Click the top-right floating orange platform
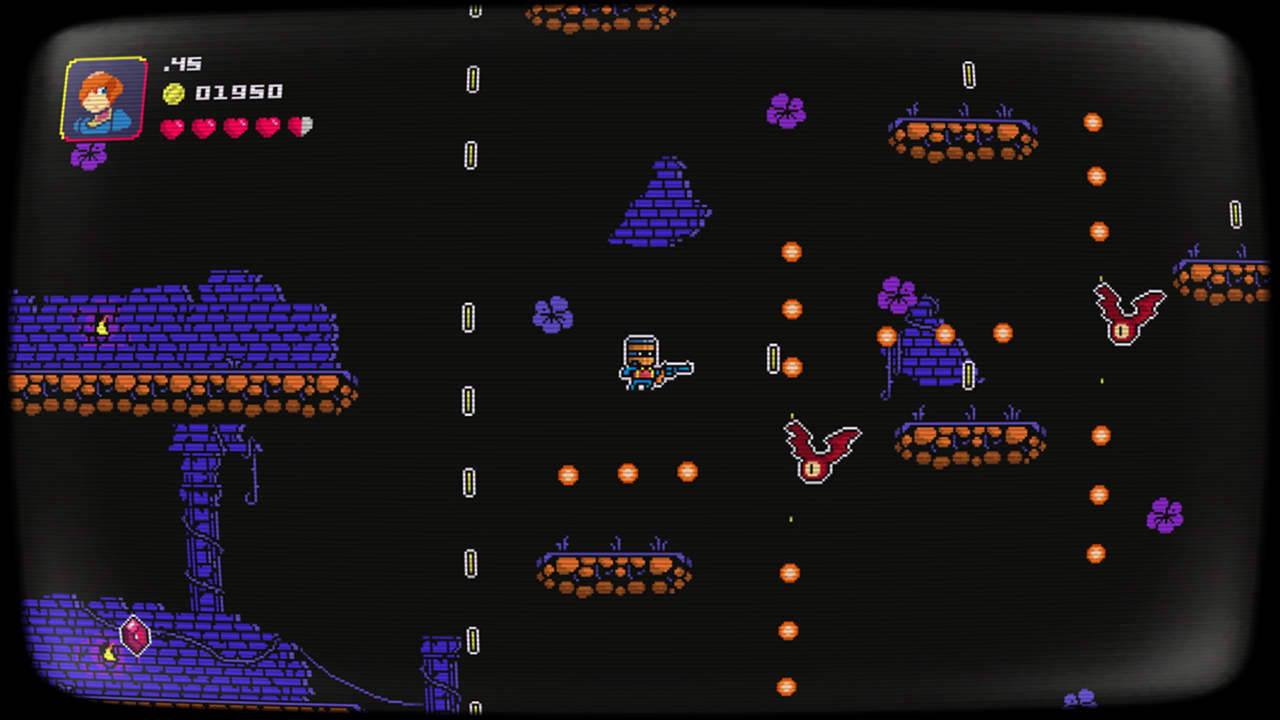Viewport: 1280px width, 720px height. tap(962, 138)
